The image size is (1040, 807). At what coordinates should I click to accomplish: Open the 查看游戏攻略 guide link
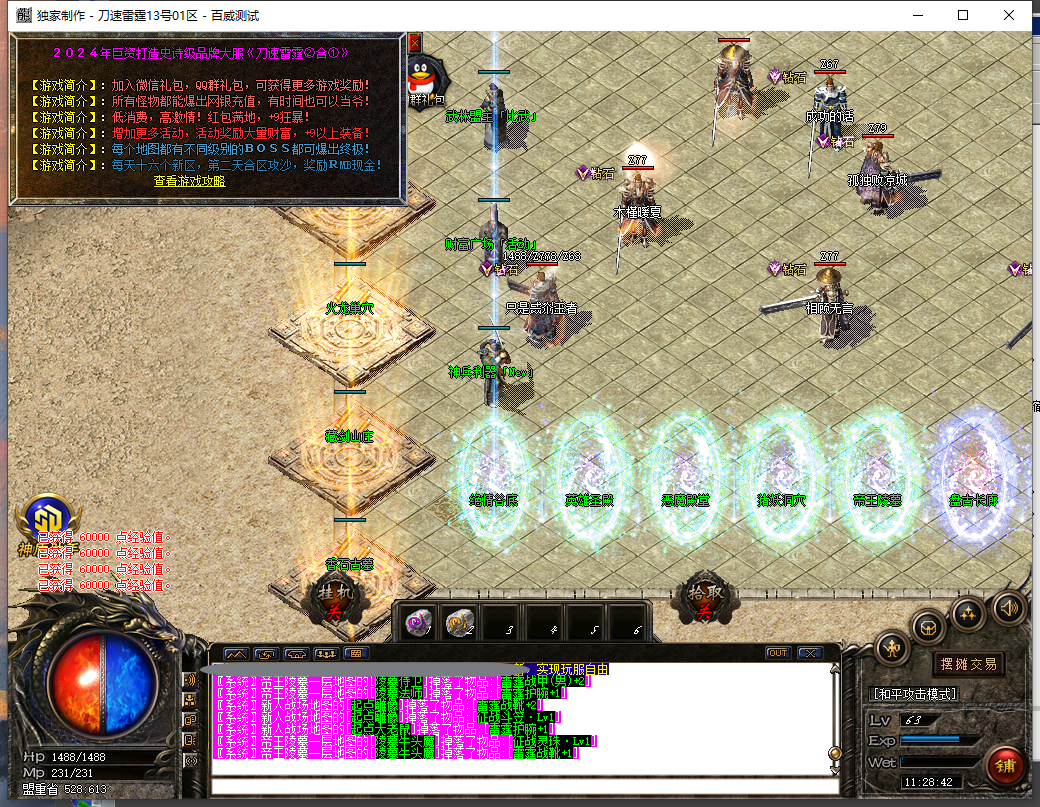[x=189, y=181]
